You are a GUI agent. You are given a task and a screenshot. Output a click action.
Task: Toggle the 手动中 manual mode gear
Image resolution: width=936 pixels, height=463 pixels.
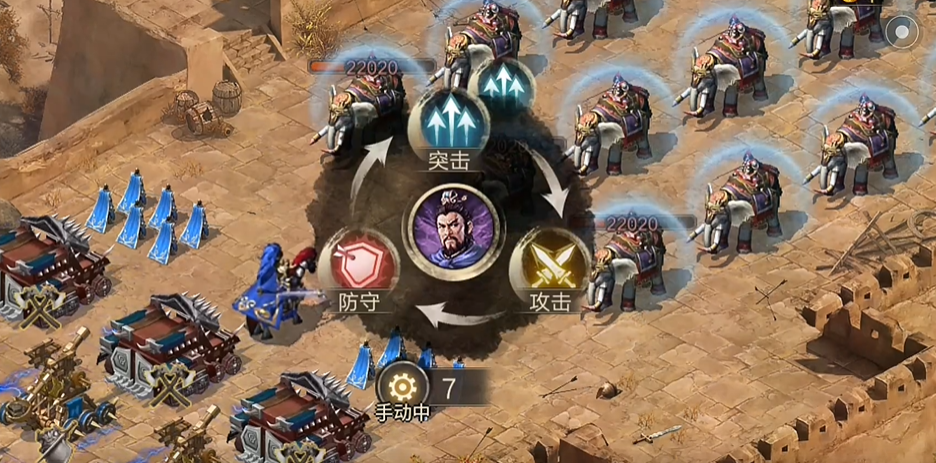[x=403, y=387]
